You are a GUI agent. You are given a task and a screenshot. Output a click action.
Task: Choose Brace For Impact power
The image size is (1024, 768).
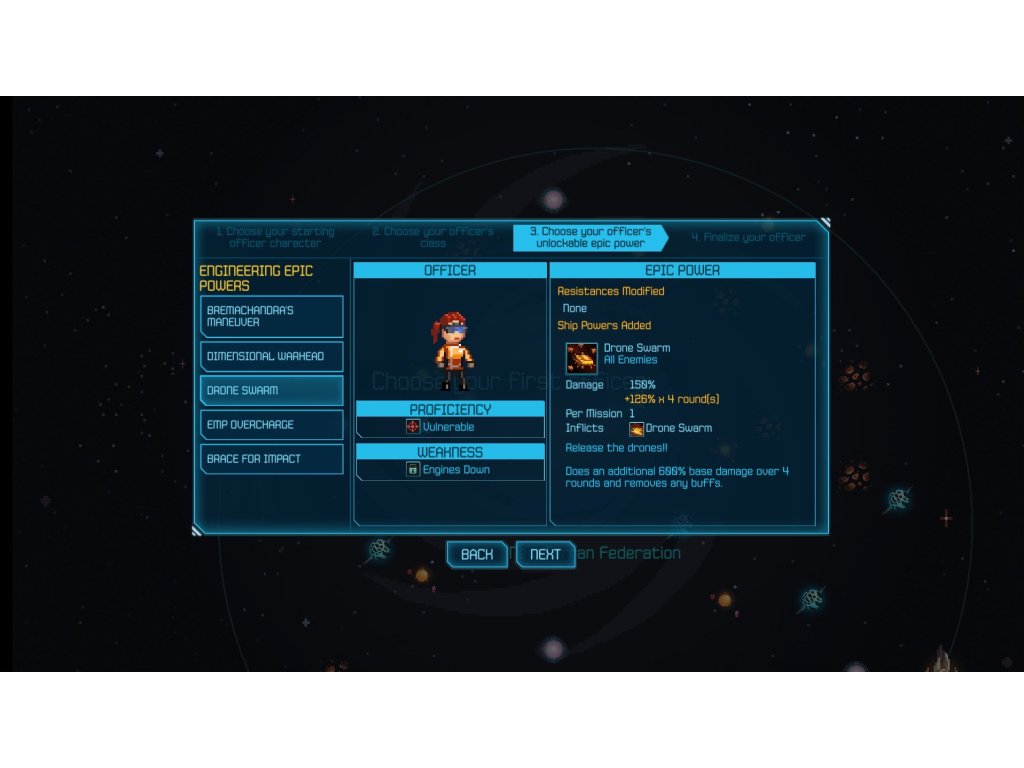[271, 459]
